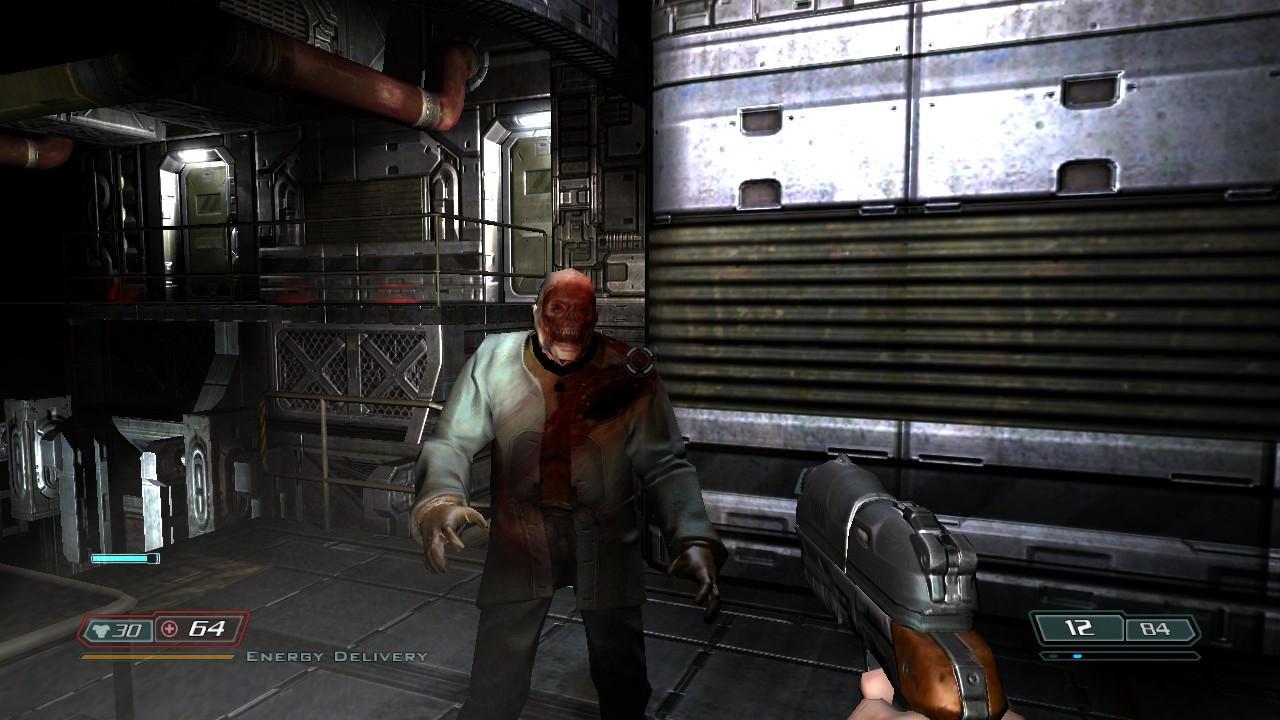Click the armor vest icon on the HUD
Screen dimensions: 1280x720
tap(99, 629)
